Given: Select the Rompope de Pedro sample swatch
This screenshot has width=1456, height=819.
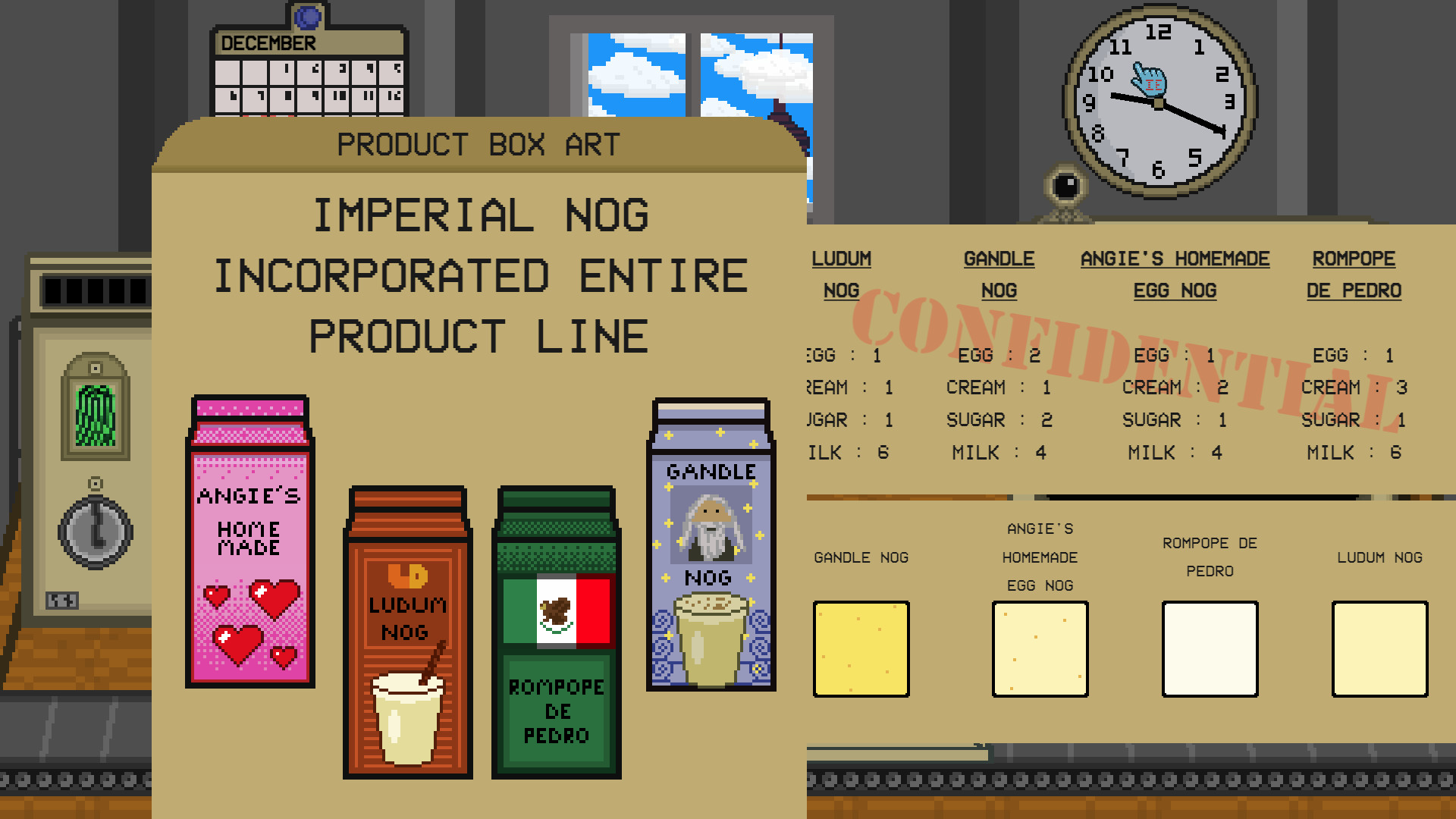Looking at the screenshot, I should click(1210, 650).
